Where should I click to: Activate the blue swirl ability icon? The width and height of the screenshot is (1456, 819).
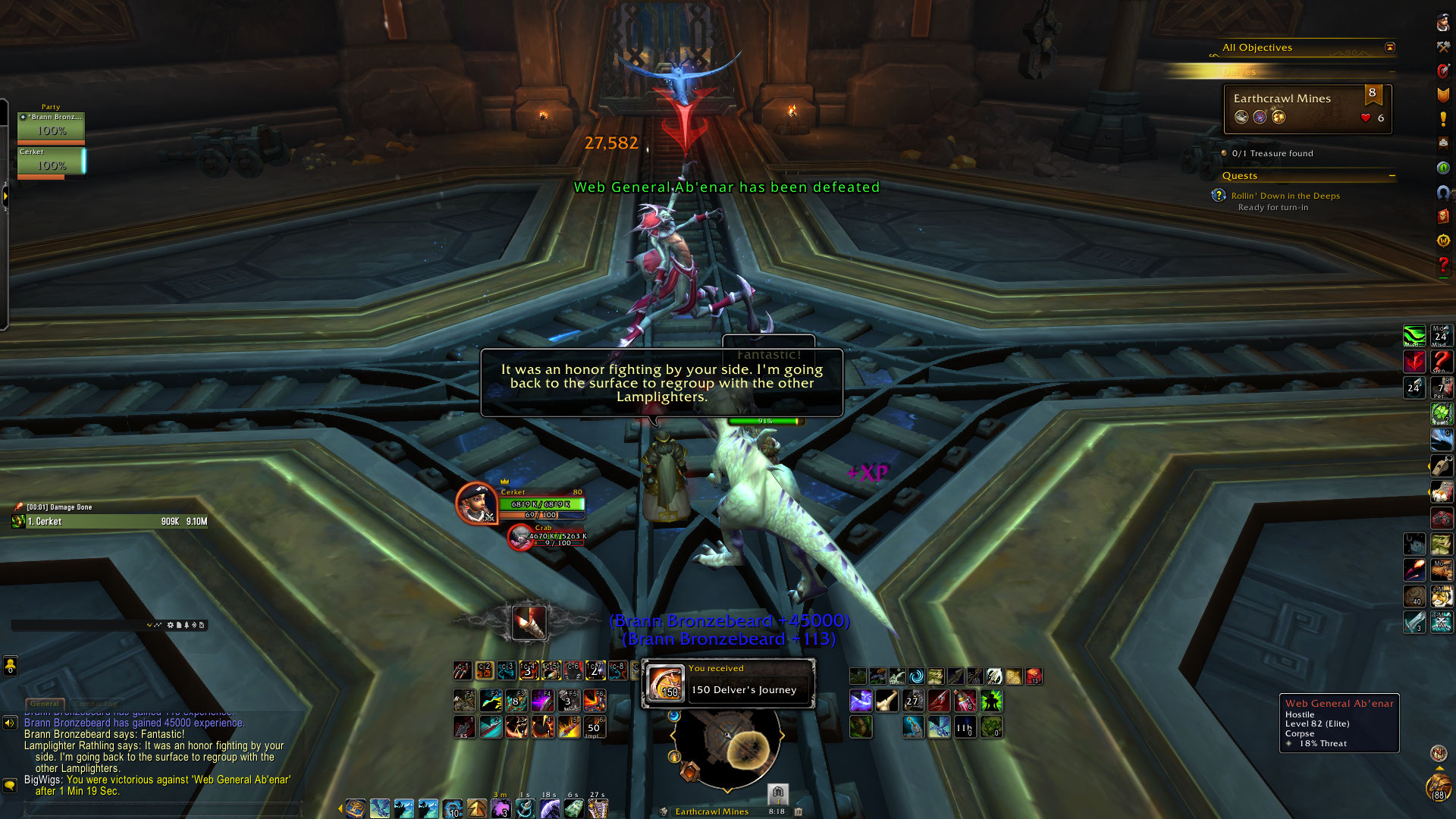click(x=916, y=676)
